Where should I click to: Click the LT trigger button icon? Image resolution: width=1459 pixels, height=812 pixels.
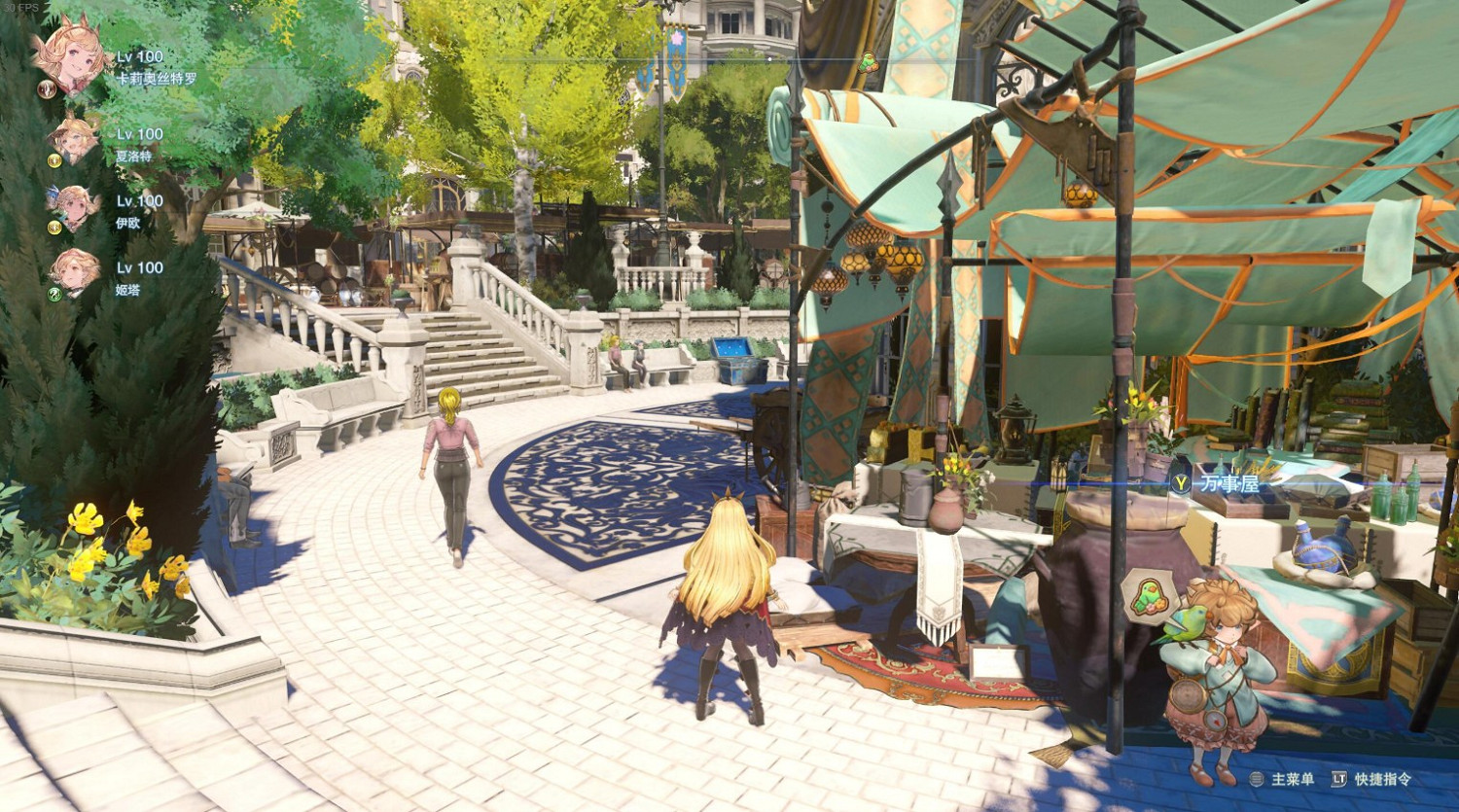click(1339, 779)
